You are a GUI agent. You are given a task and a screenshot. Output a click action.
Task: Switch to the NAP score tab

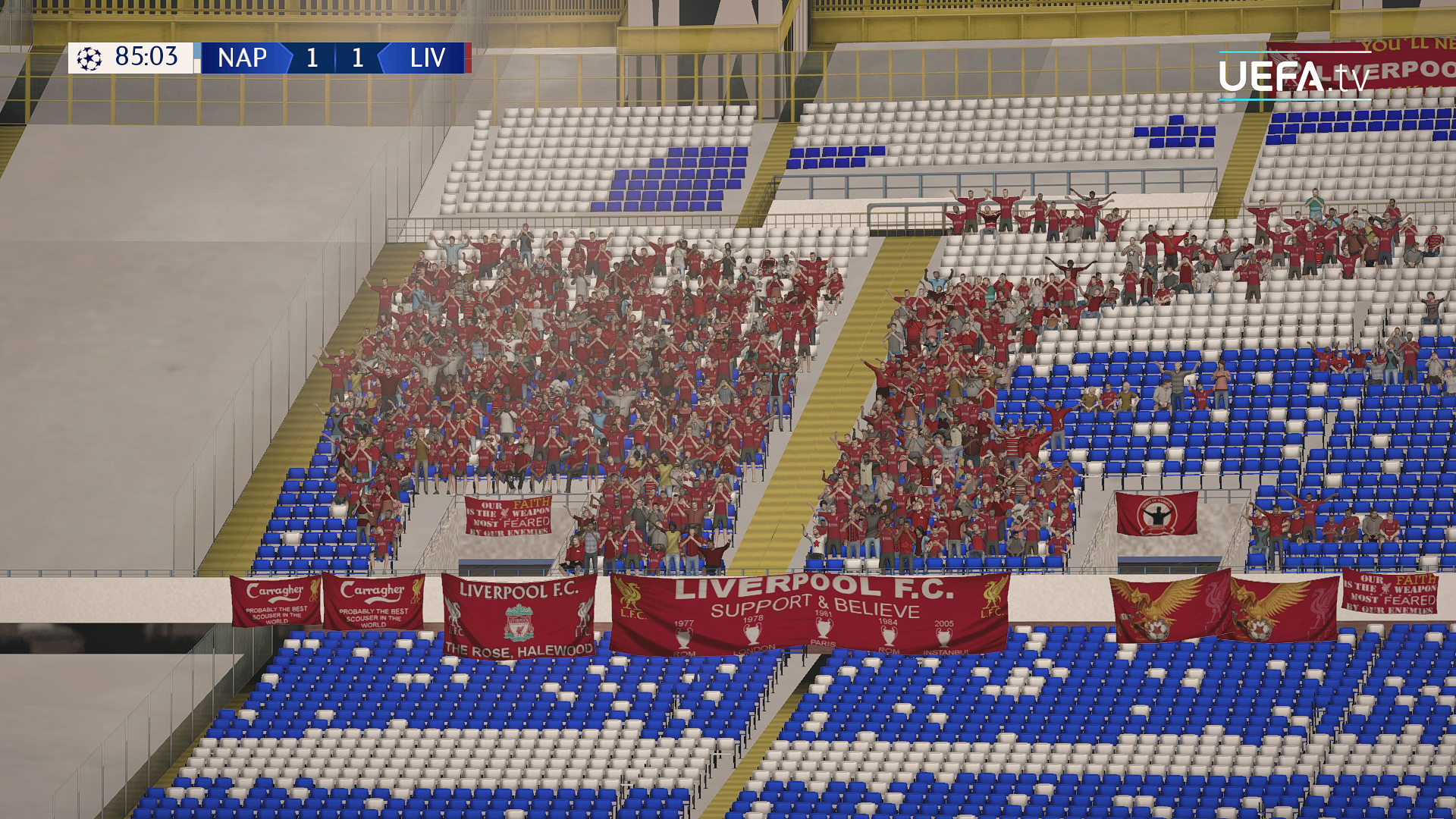pos(311,58)
